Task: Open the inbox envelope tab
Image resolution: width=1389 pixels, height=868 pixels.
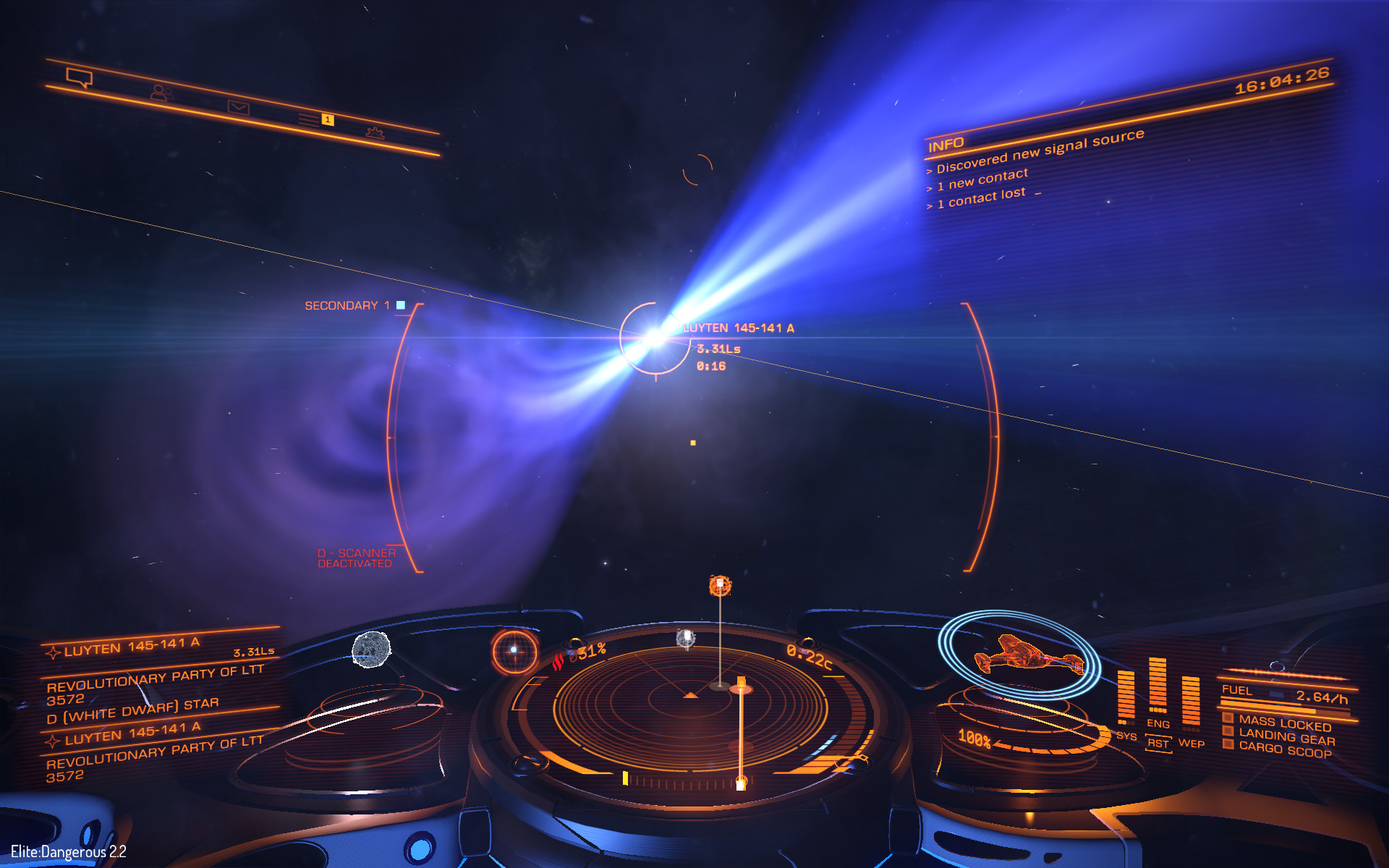Action: click(238, 108)
